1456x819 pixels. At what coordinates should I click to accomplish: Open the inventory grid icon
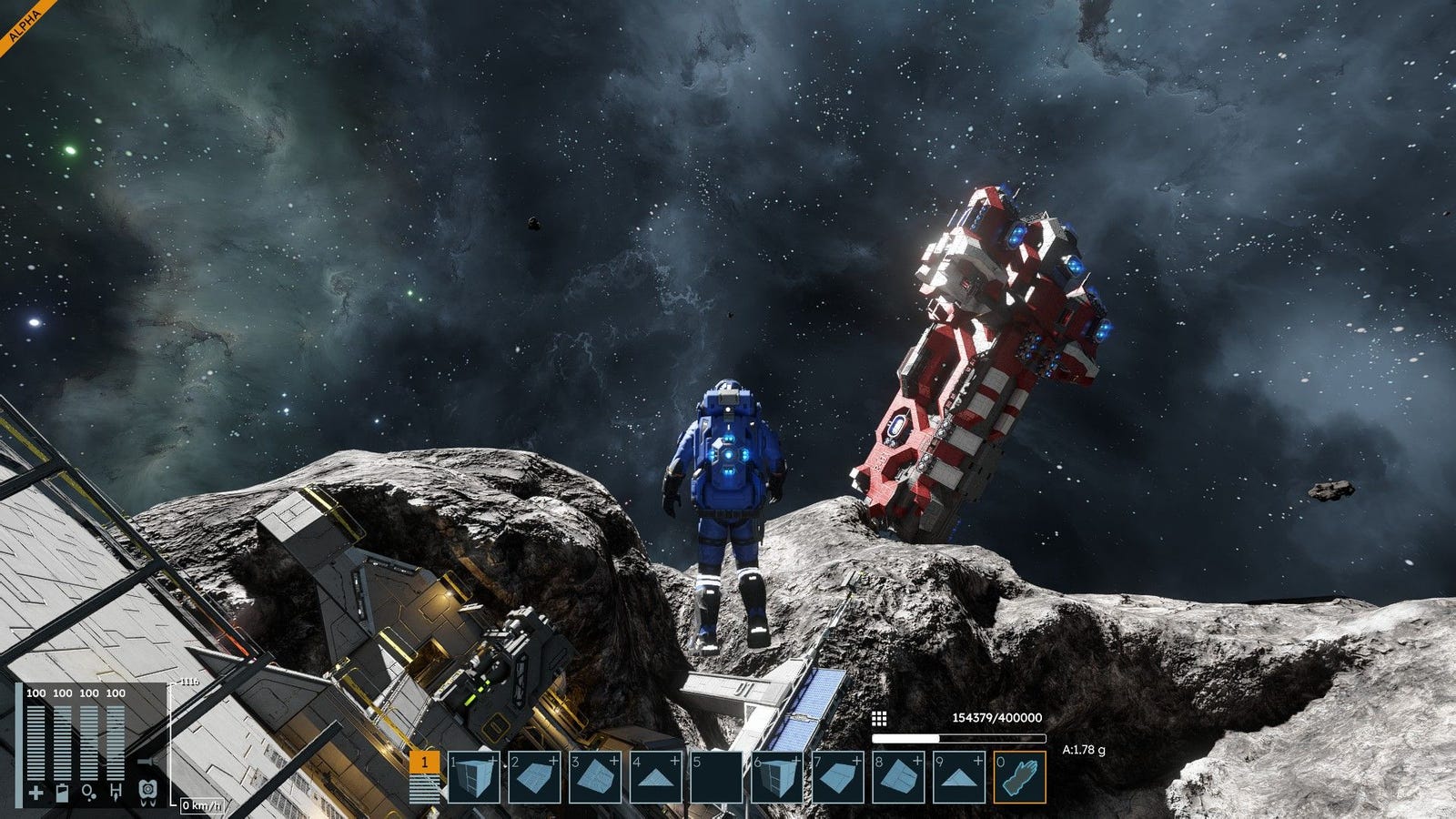coord(879,719)
